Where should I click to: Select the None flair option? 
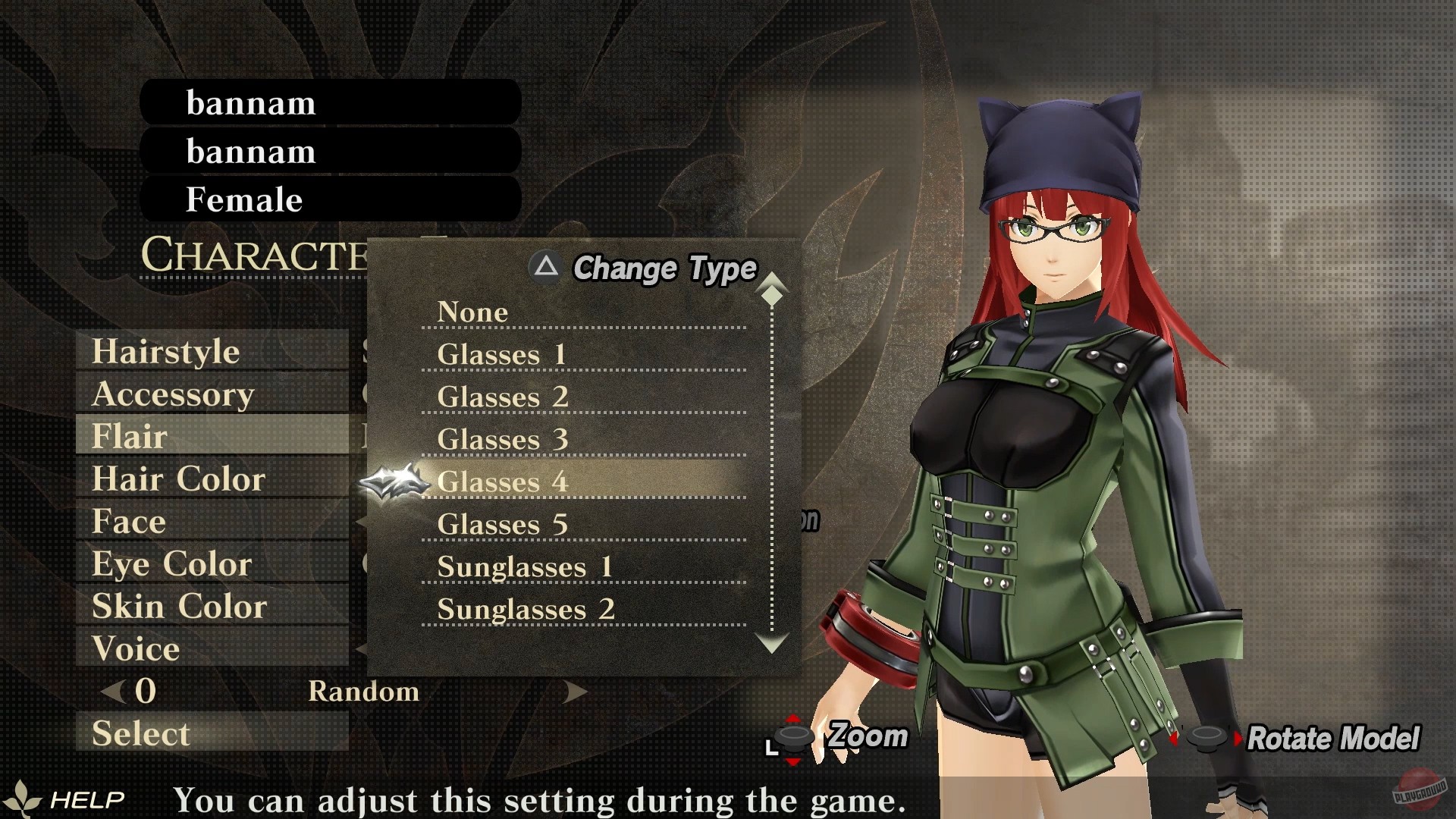click(x=472, y=312)
